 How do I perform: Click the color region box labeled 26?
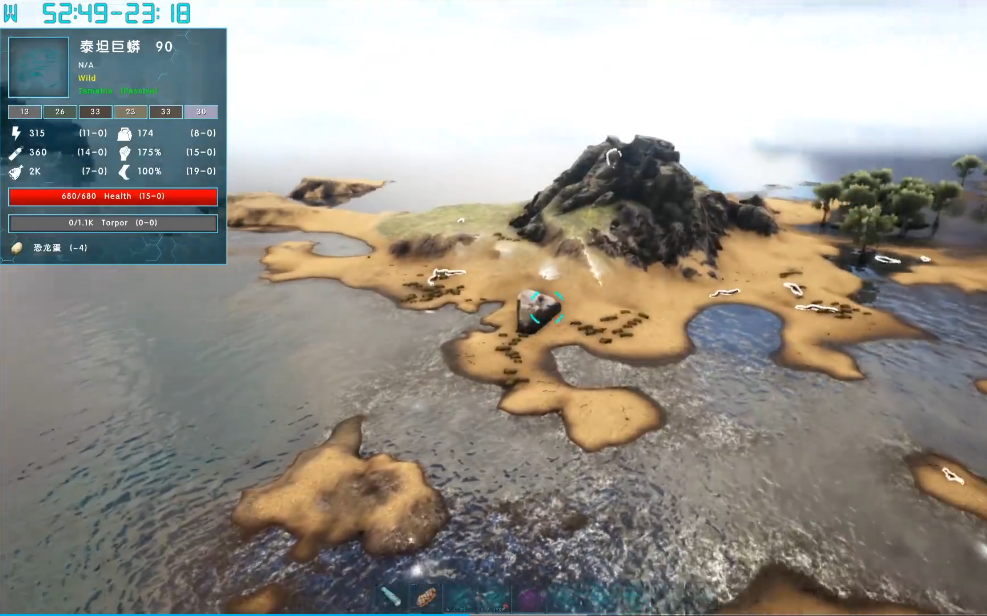click(60, 112)
